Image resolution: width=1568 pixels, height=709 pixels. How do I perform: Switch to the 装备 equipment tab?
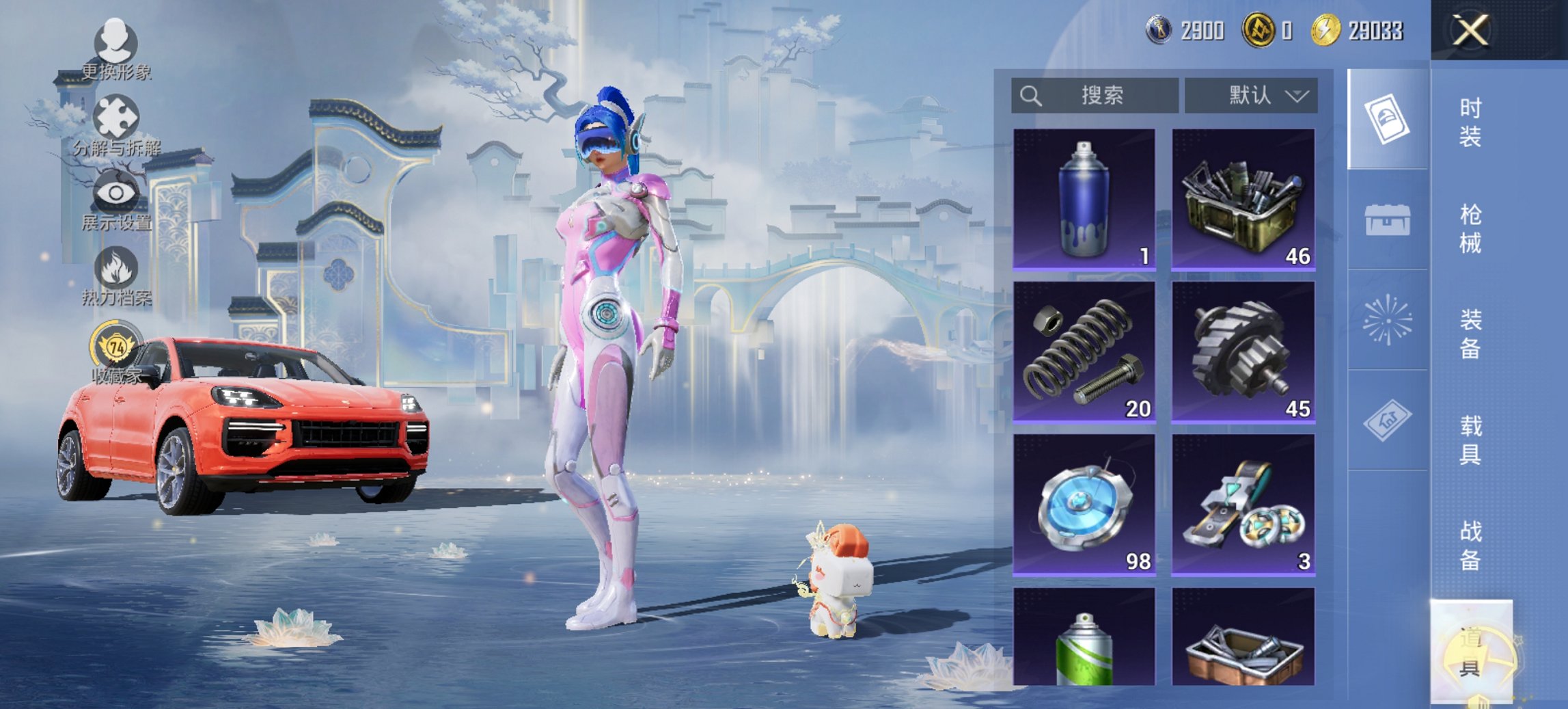(1470, 334)
